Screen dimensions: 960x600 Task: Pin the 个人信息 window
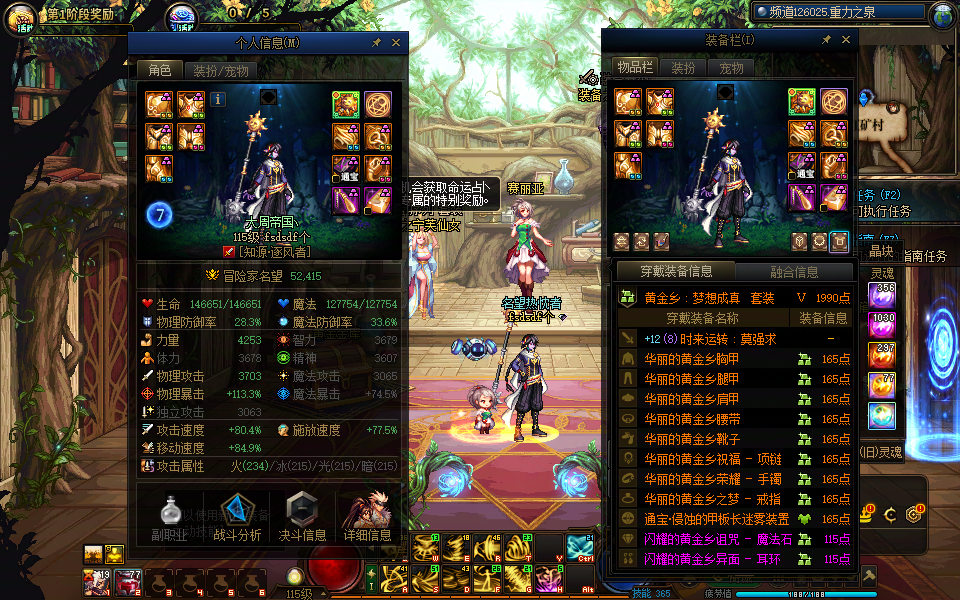[x=376, y=43]
